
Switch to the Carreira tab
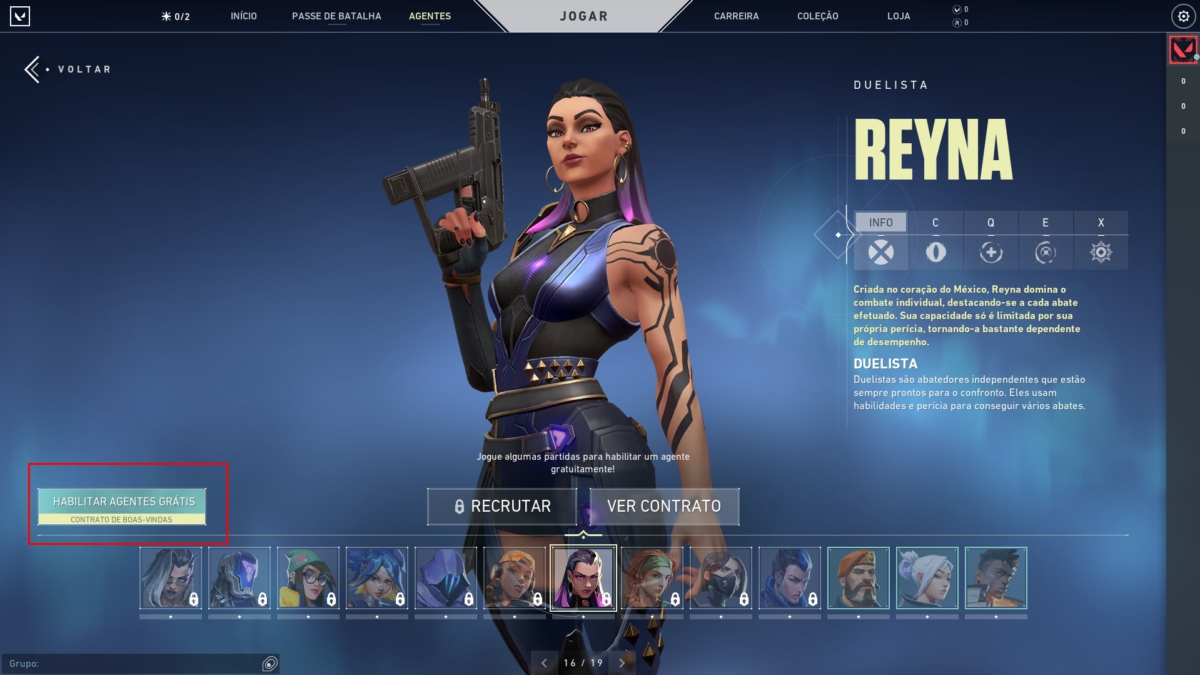tap(736, 16)
